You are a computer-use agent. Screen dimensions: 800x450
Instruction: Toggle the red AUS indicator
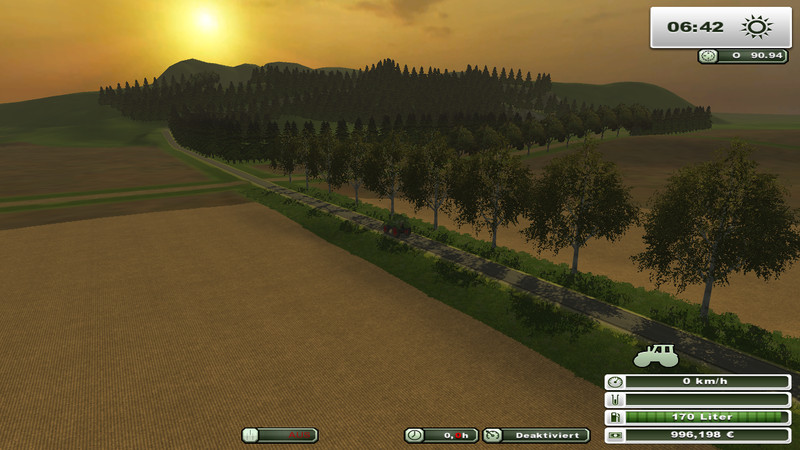coord(280,435)
